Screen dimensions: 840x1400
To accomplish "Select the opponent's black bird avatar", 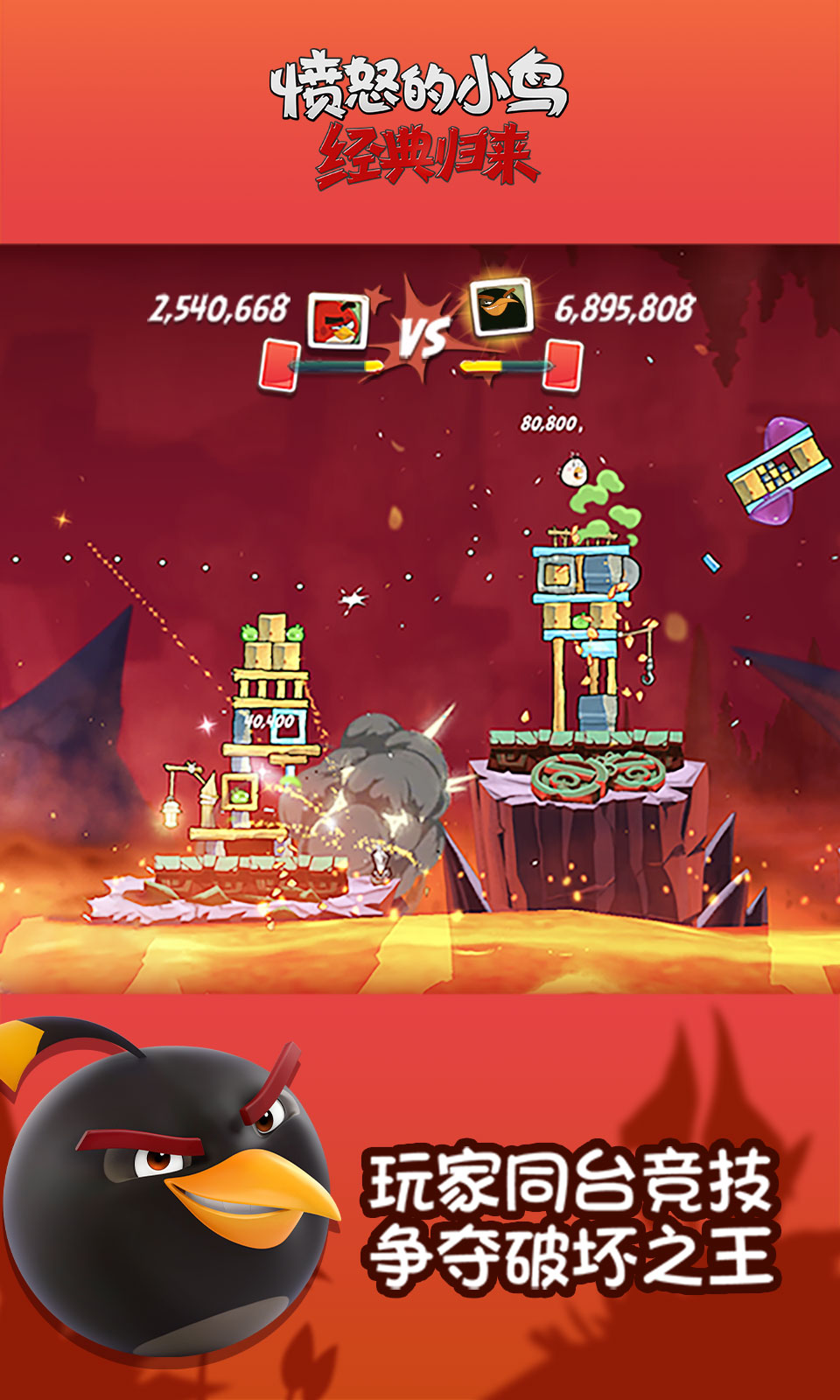I will click(502, 307).
